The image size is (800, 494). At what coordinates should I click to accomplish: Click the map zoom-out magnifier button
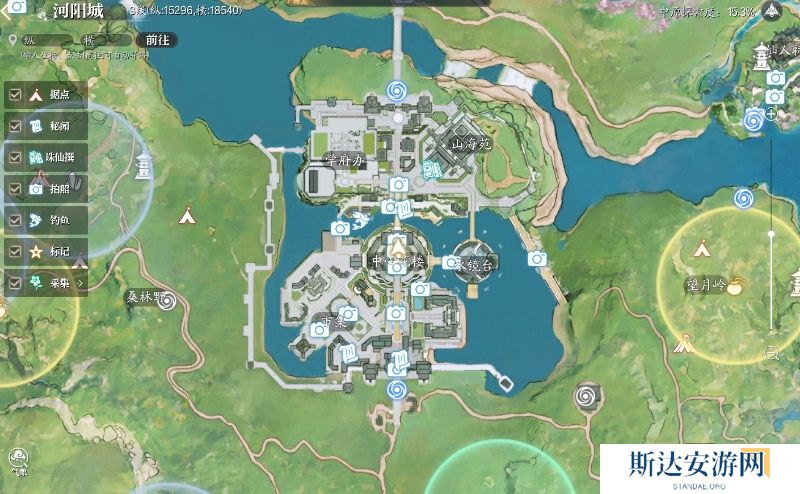(771, 351)
